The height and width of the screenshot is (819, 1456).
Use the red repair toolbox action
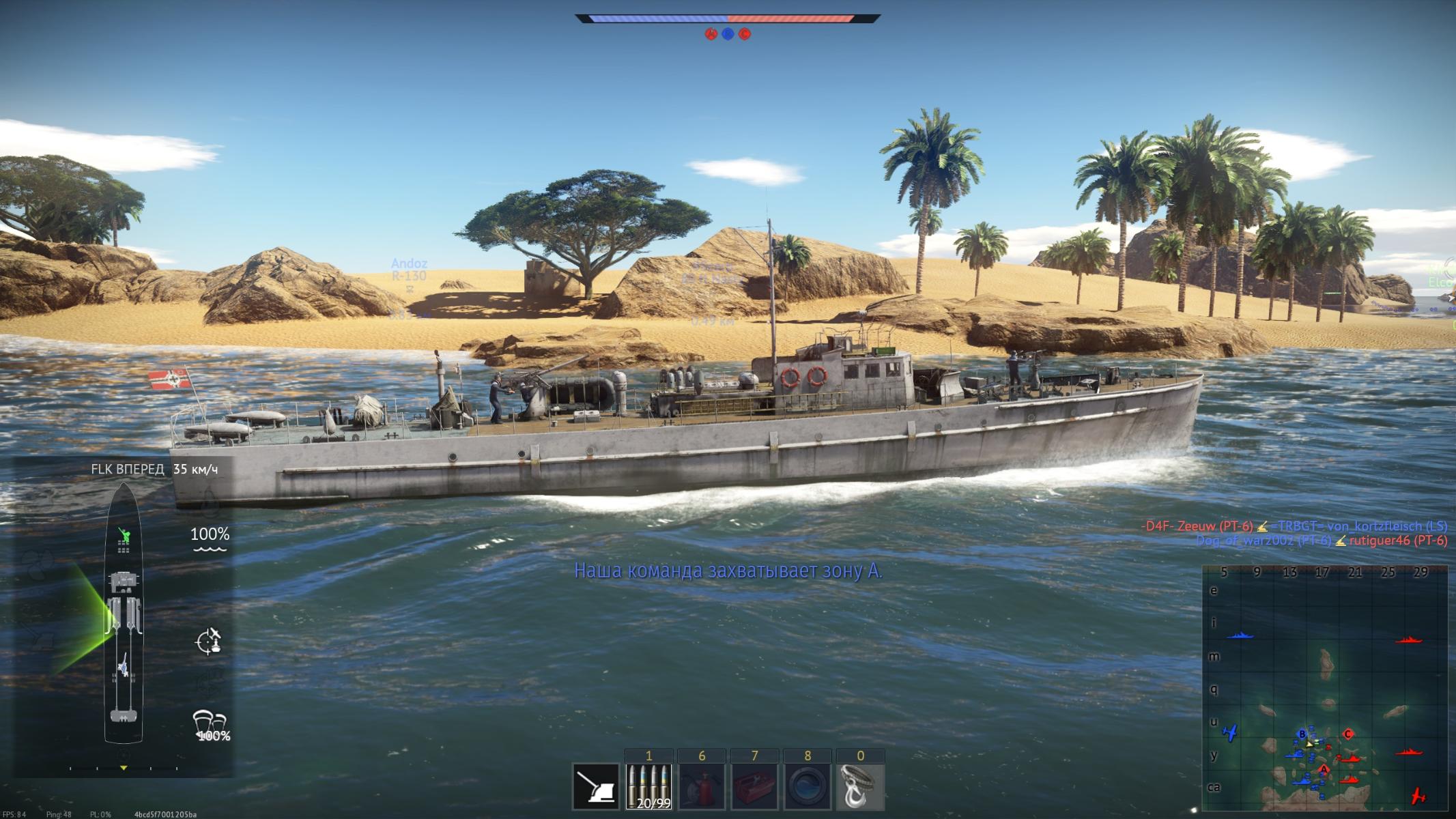pos(754,786)
